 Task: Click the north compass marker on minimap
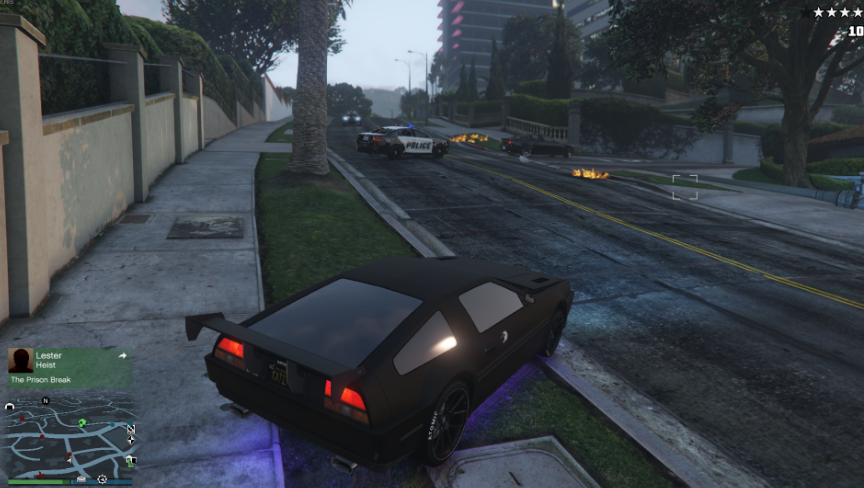click(x=45, y=401)
